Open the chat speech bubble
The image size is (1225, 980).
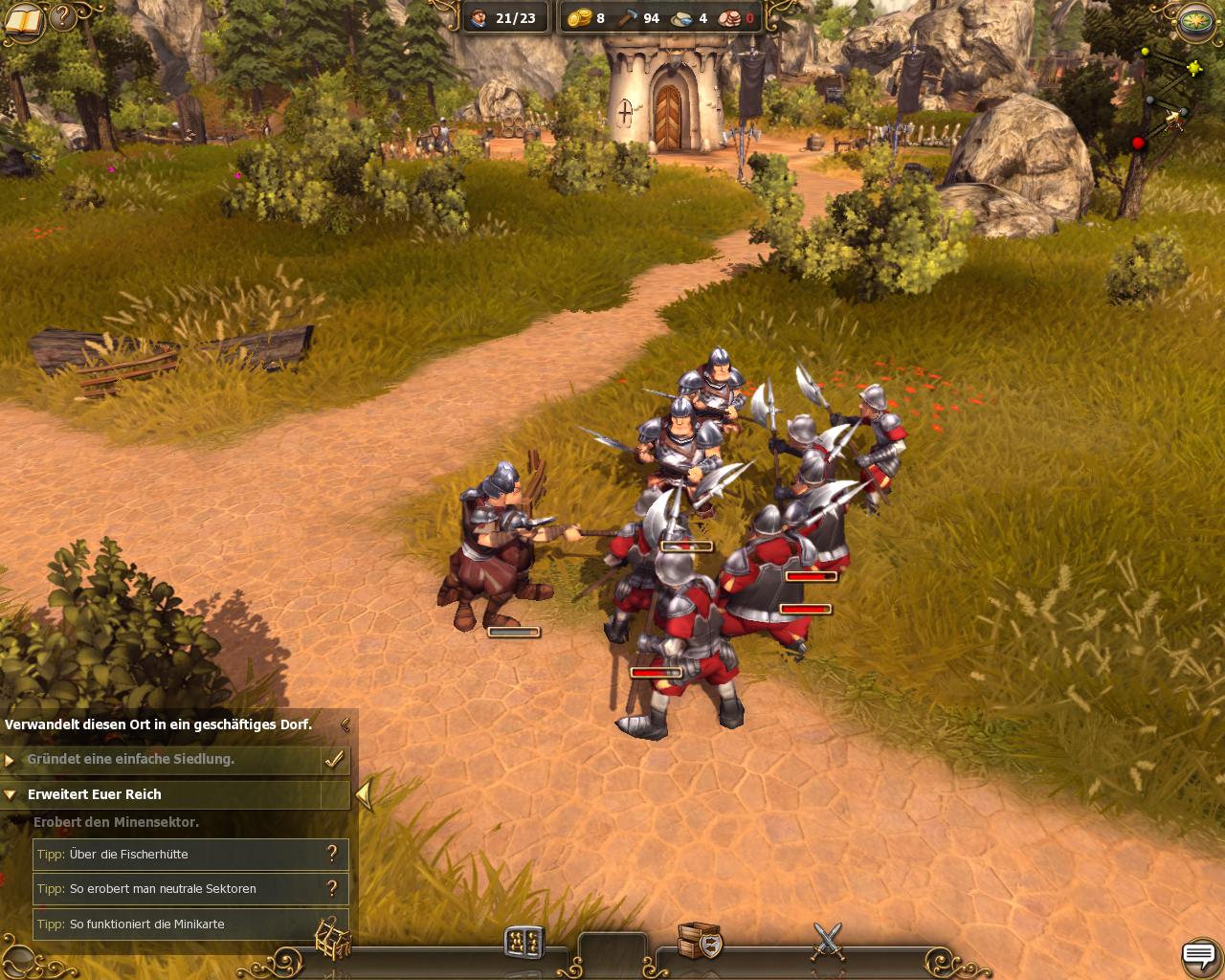point(1198,954)
